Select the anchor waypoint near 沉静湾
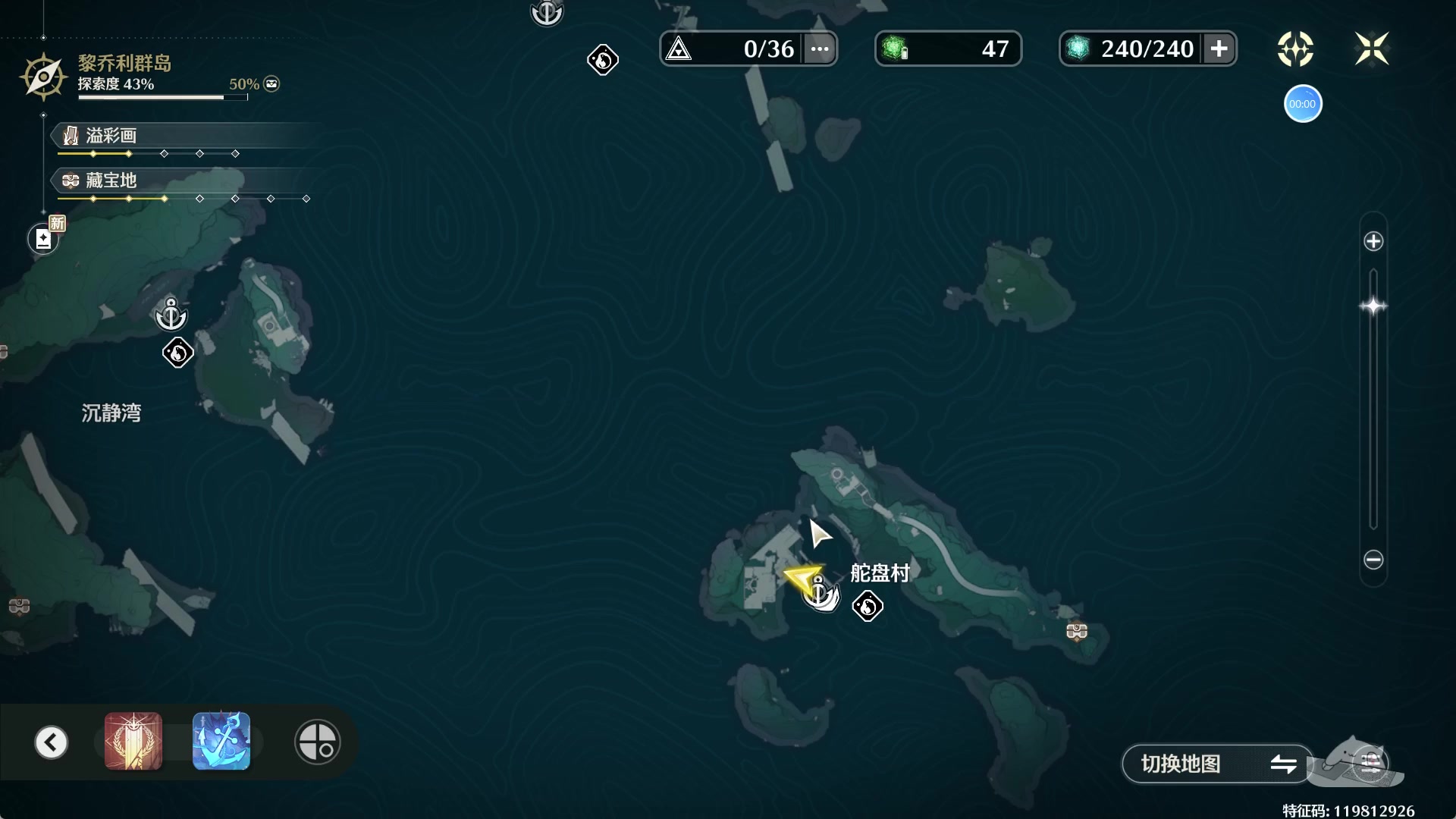The width and height of the screenshot is (1456, 819). click(171, 315)
